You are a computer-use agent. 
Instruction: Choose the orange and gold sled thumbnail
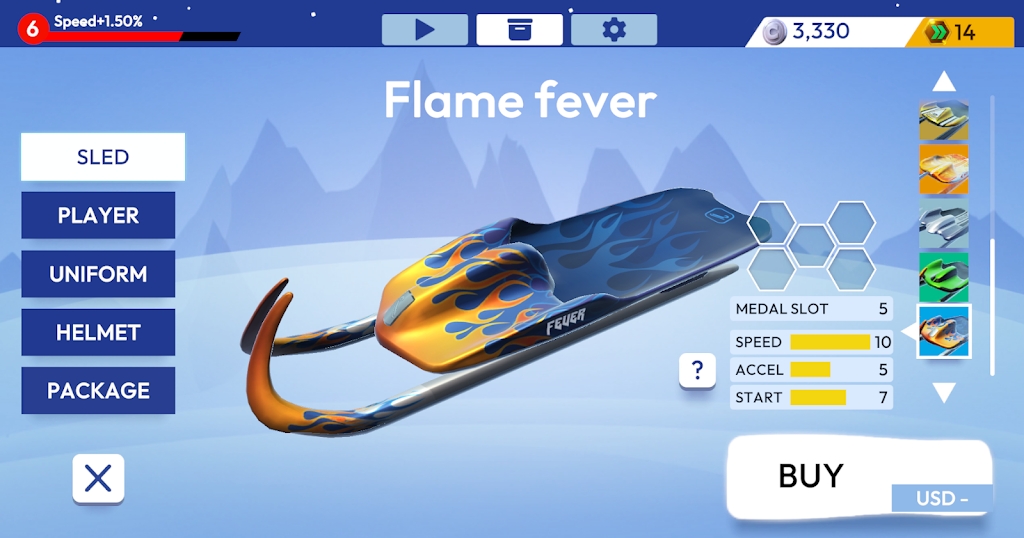pyautogui.click(x=944, y=169)
